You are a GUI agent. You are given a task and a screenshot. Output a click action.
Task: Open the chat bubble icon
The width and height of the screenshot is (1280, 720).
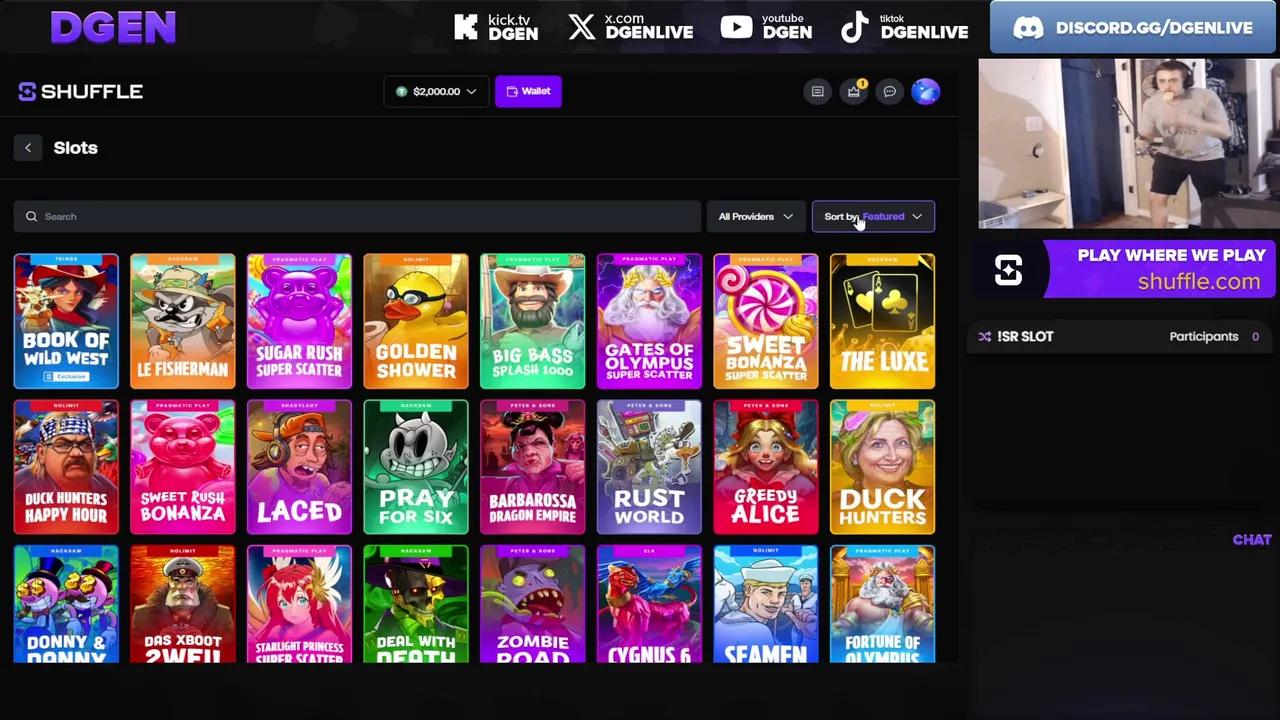tap(889, 91)
